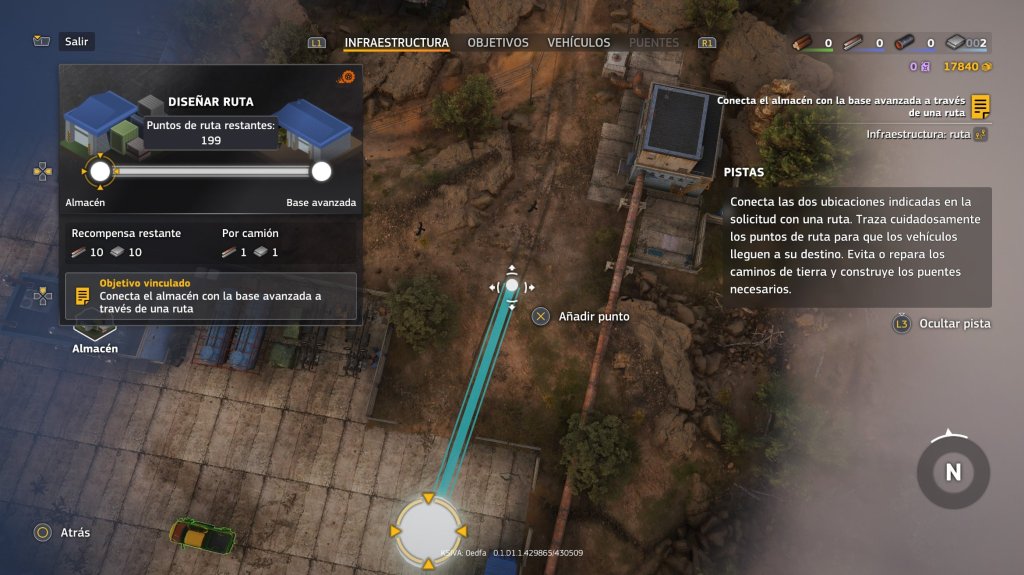
Task: Click the north compass indicator
Action: (953, 472)
